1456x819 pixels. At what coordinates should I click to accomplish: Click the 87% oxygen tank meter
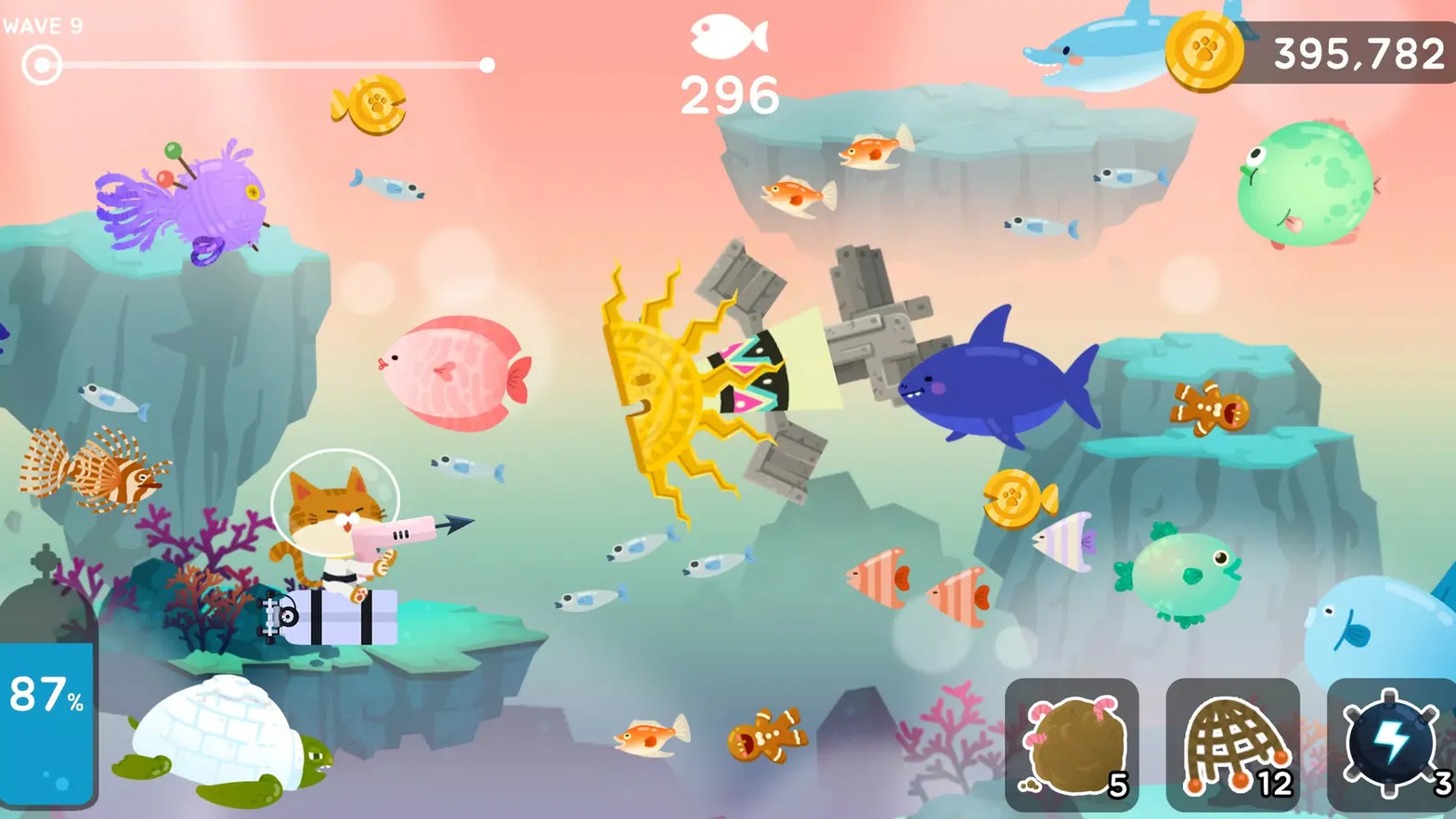tap(46, 724)
